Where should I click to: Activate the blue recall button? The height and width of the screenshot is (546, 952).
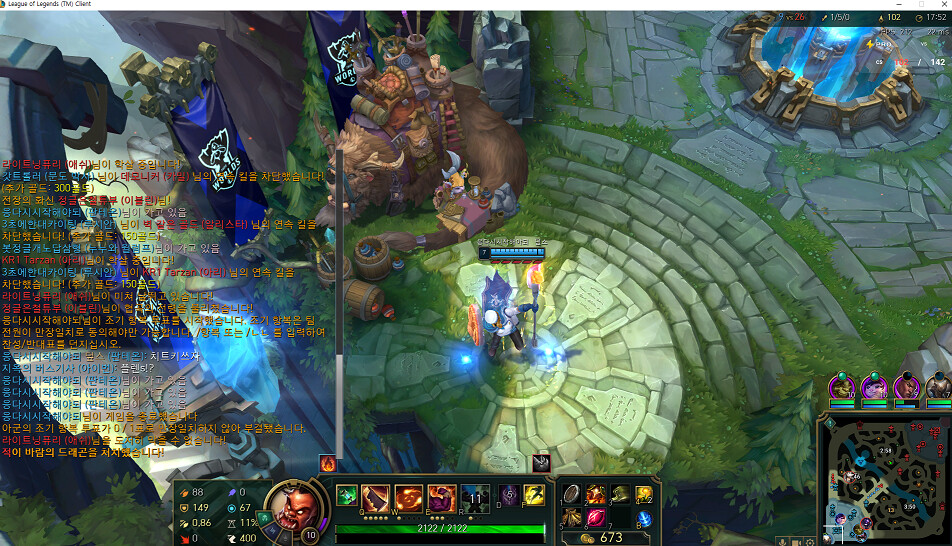(x=644, y=518)
